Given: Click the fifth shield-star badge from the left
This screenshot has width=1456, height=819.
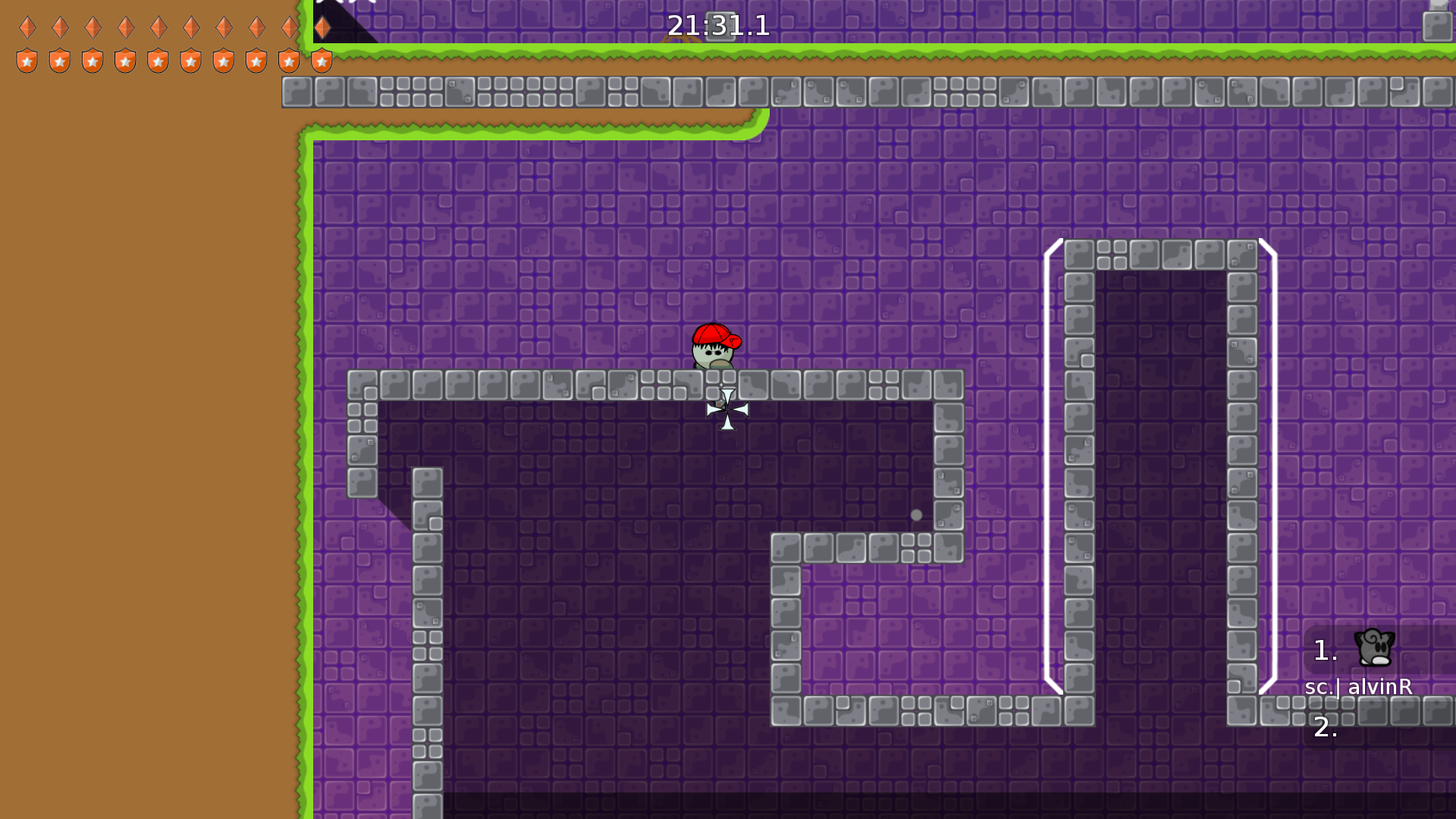Looking at the screenshot, I should [x=158, y=61].
